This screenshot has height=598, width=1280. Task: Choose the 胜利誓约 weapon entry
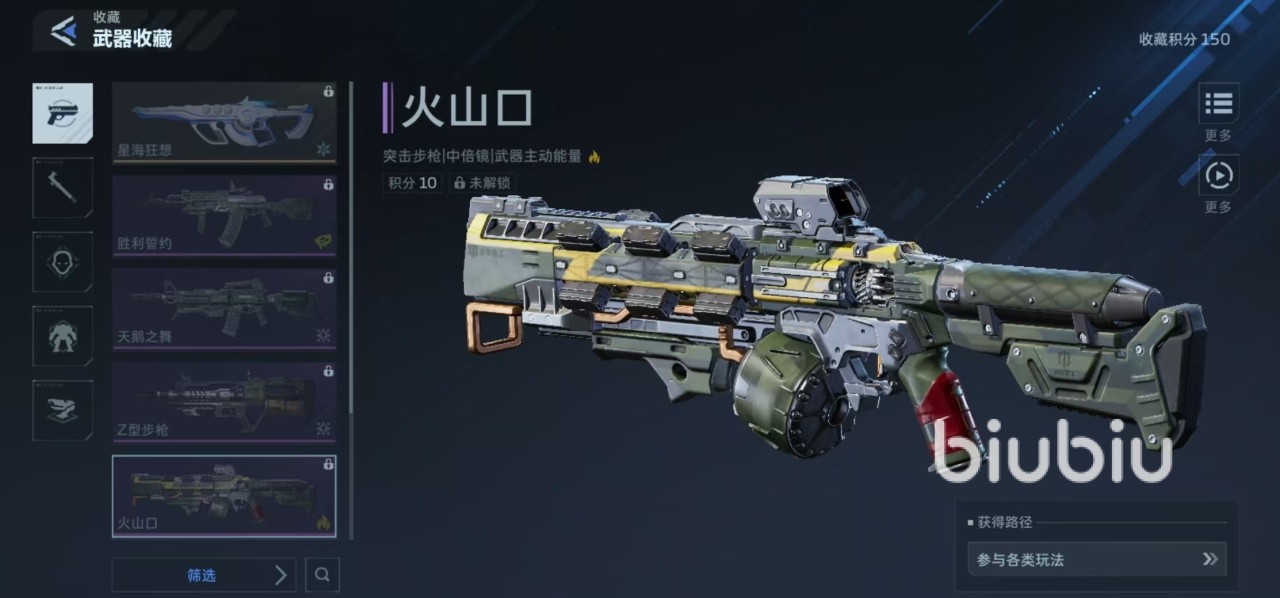pos(224,215)
